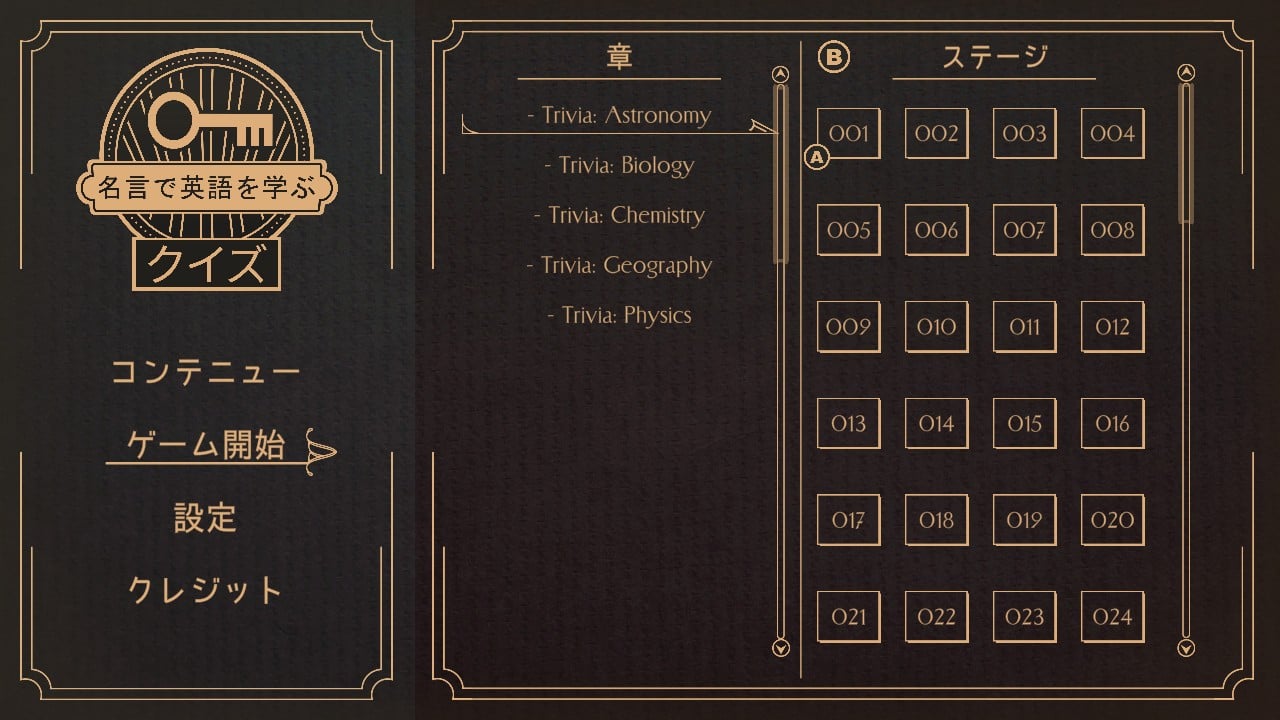The height and width of the screenshot is (720, 1280).
Task: Select the Trivia: Physics chapter
Action: tap(619, 315)
